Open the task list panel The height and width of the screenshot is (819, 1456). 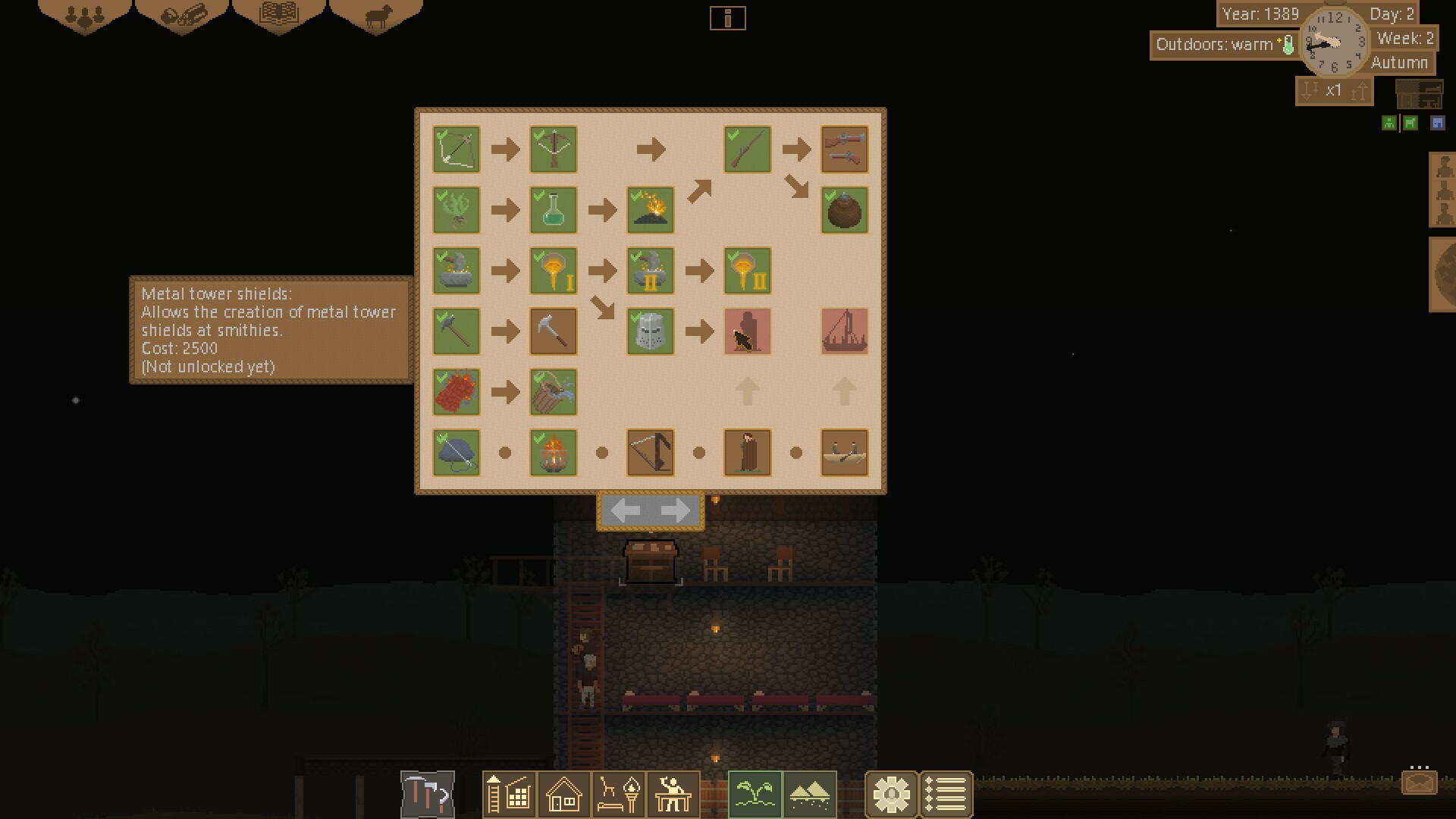click(945, 794)
